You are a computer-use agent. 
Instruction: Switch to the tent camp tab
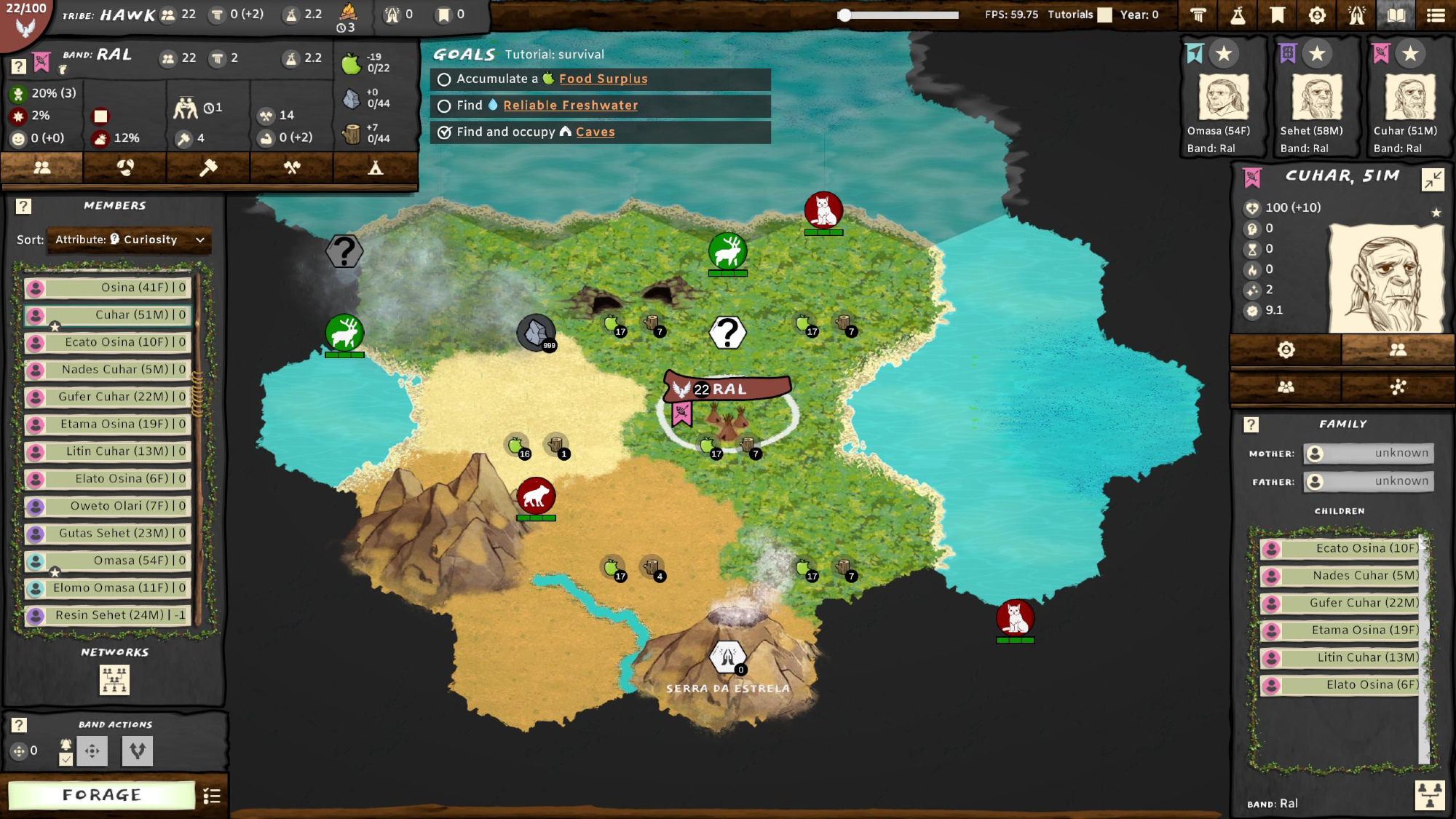(375, 168)
